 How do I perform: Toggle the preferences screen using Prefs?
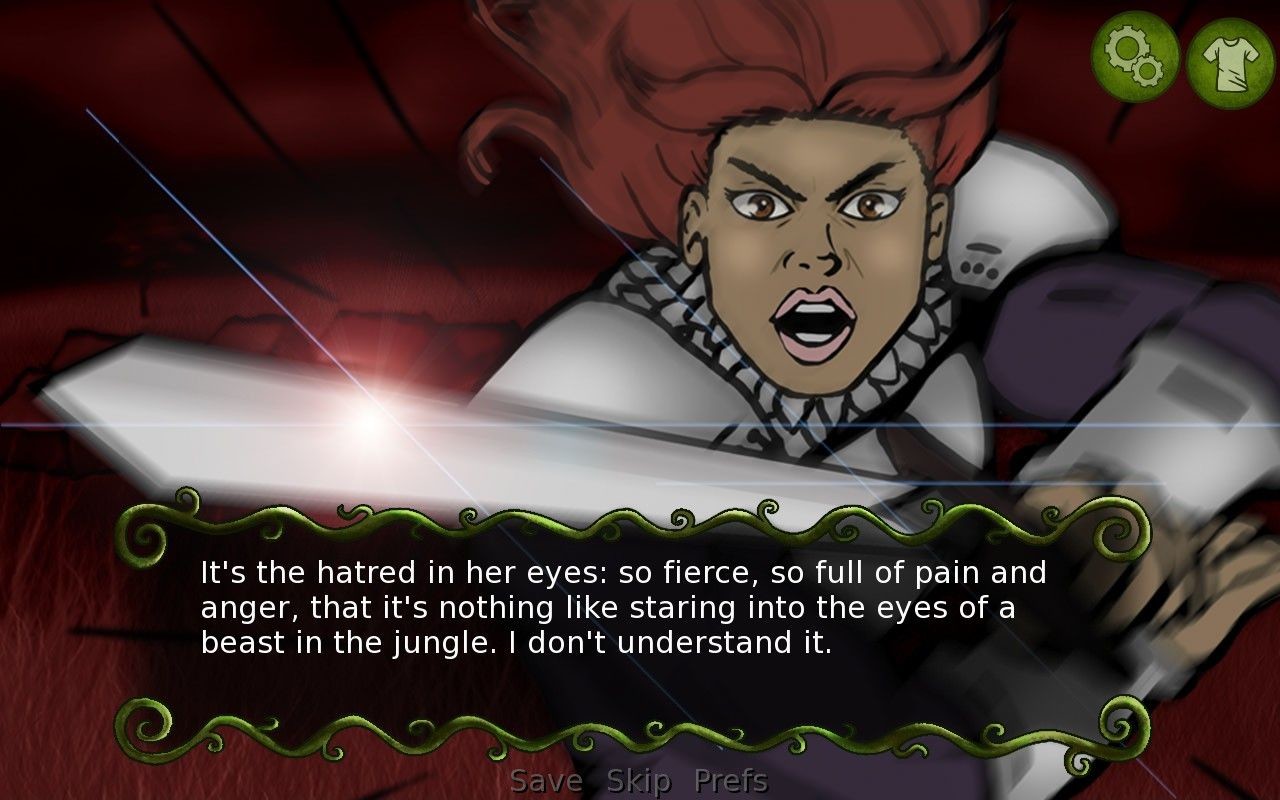pos(733,779)
